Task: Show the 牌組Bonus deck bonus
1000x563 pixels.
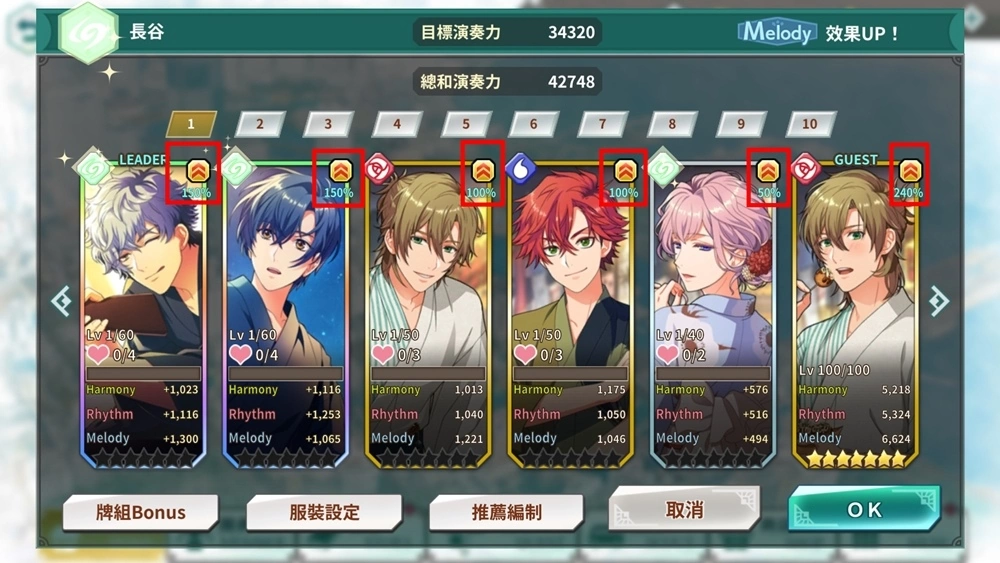Action: [141, 512]
